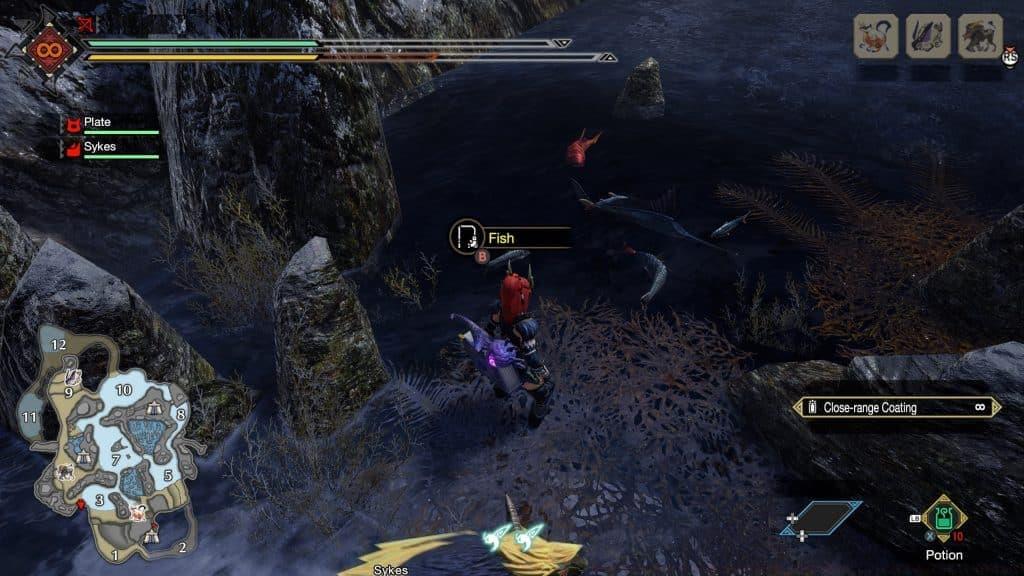The height and width of the screenshot is (576, 1024).
Task: Click the purple monster marker near area 9
Action: tap(73, 377)
